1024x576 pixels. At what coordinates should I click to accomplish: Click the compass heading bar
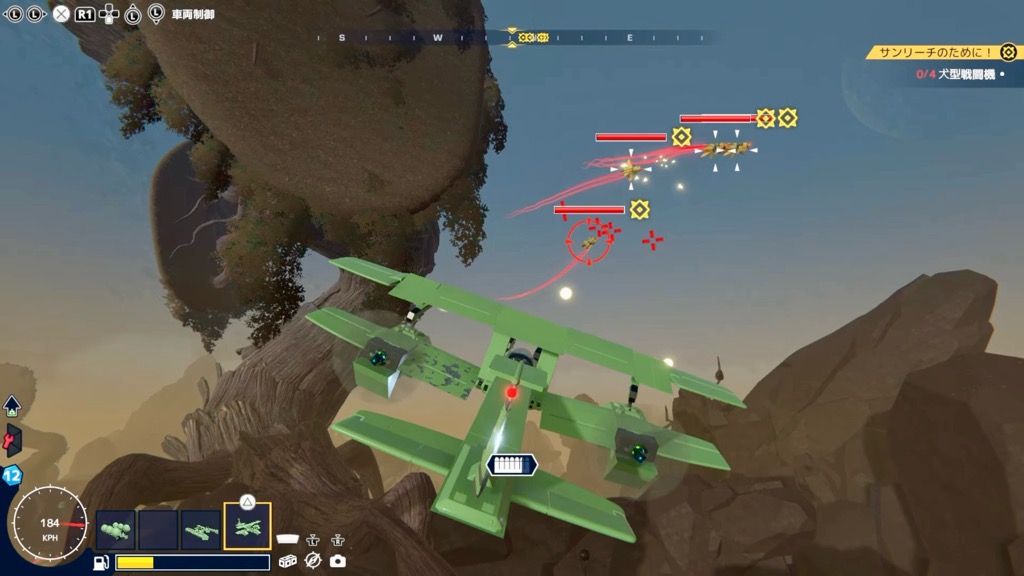pos(512,38)
